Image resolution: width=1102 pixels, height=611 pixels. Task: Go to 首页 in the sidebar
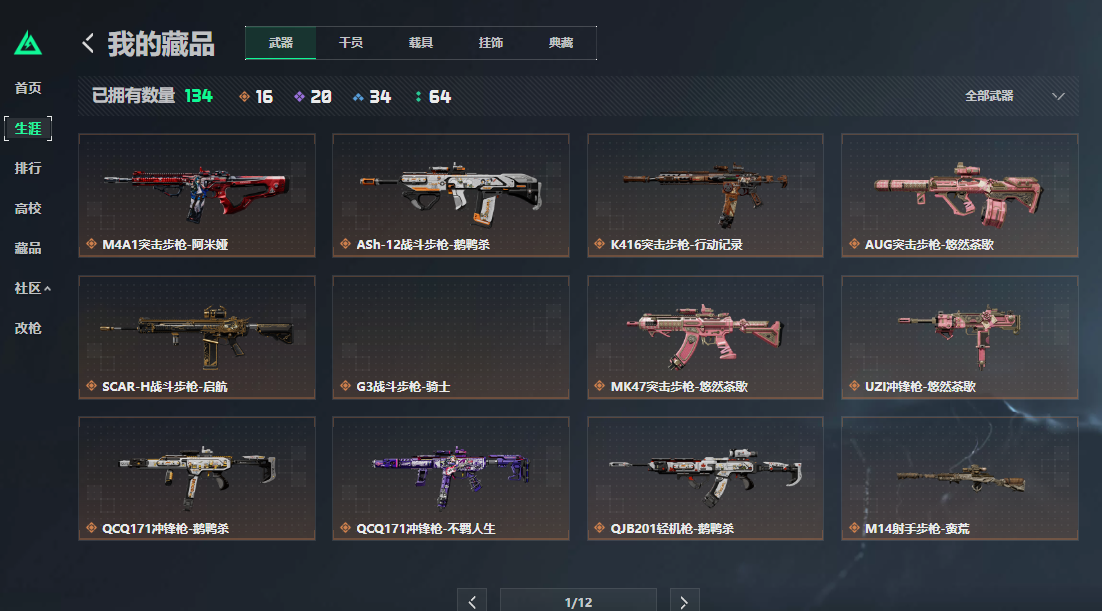28,88
